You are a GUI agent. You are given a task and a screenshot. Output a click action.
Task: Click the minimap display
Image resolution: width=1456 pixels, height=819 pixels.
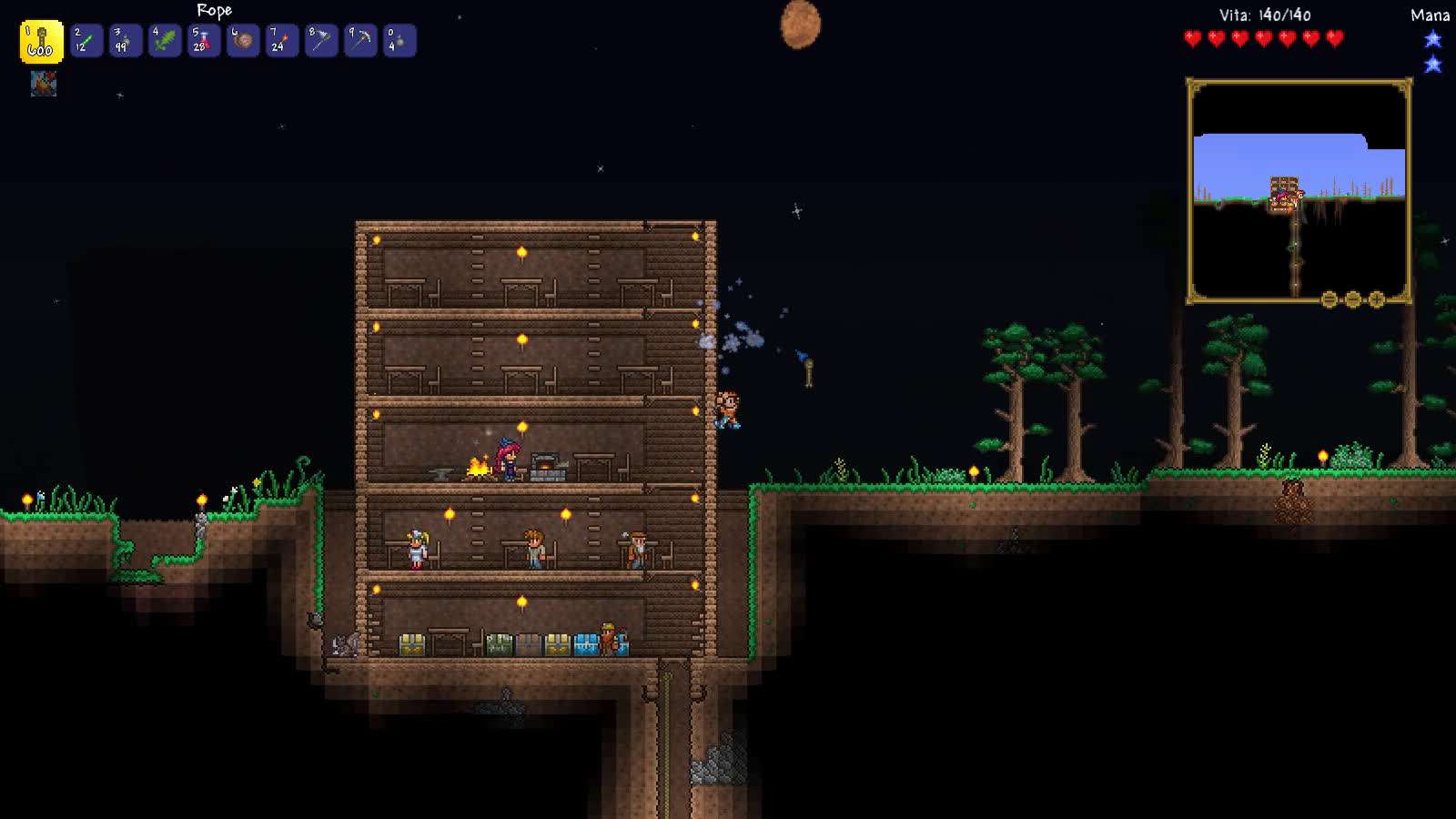(x=1299, y=190)
